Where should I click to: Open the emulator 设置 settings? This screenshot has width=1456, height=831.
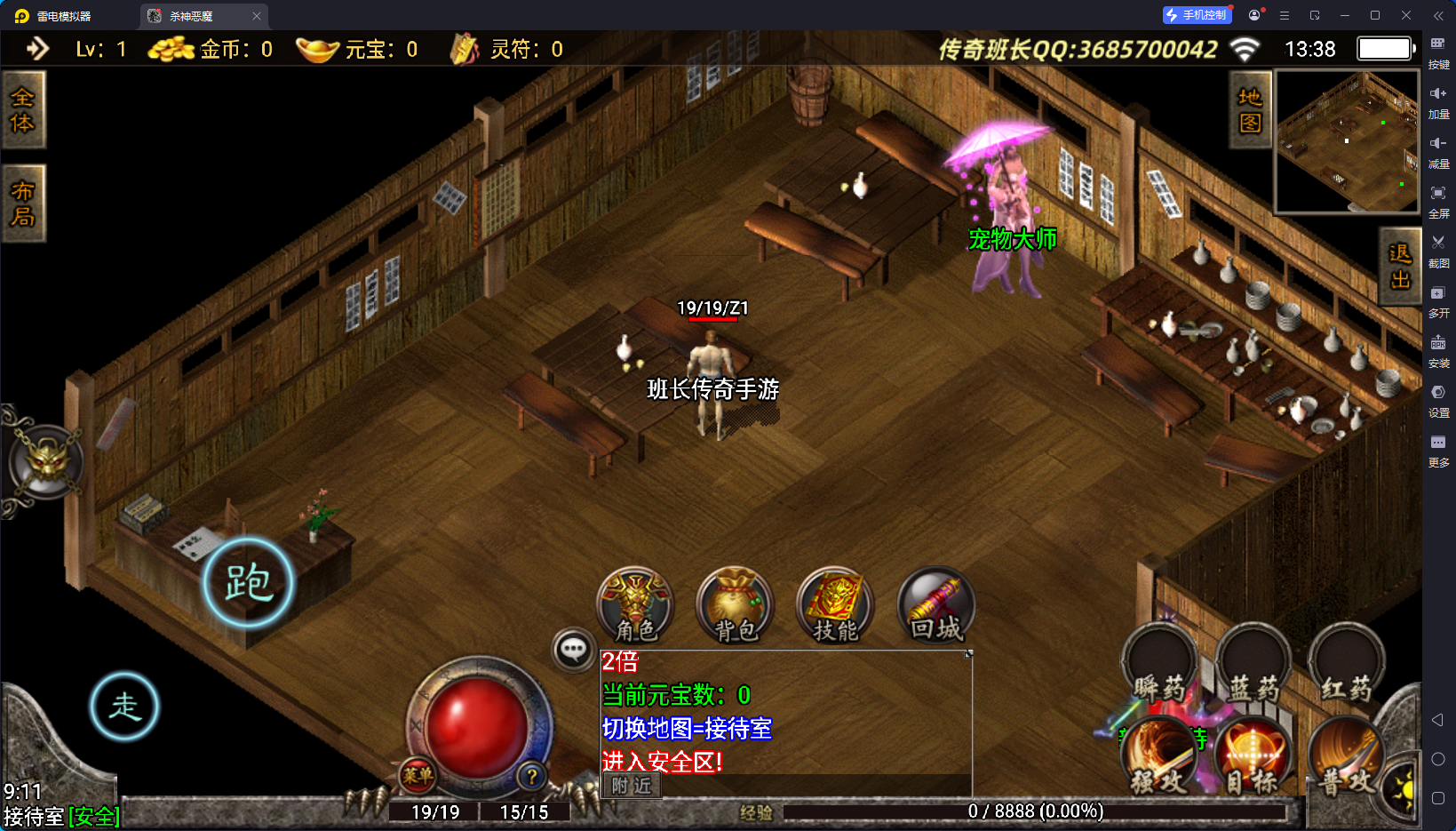(x=1438, y=399)
